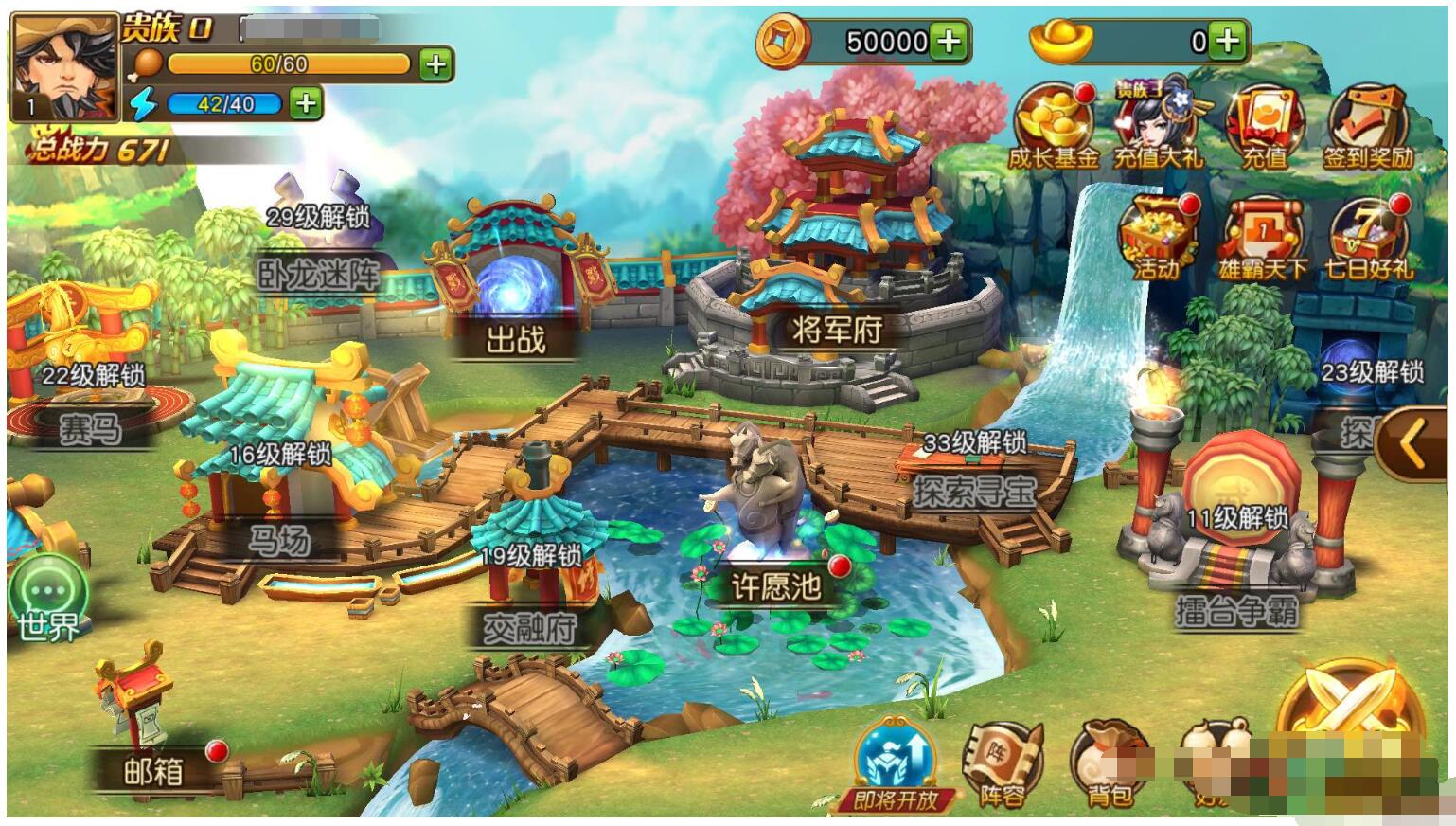Enter the 将军府 general's mansion
Viewport: 1456px width, 826px height.
pos(835,284)
